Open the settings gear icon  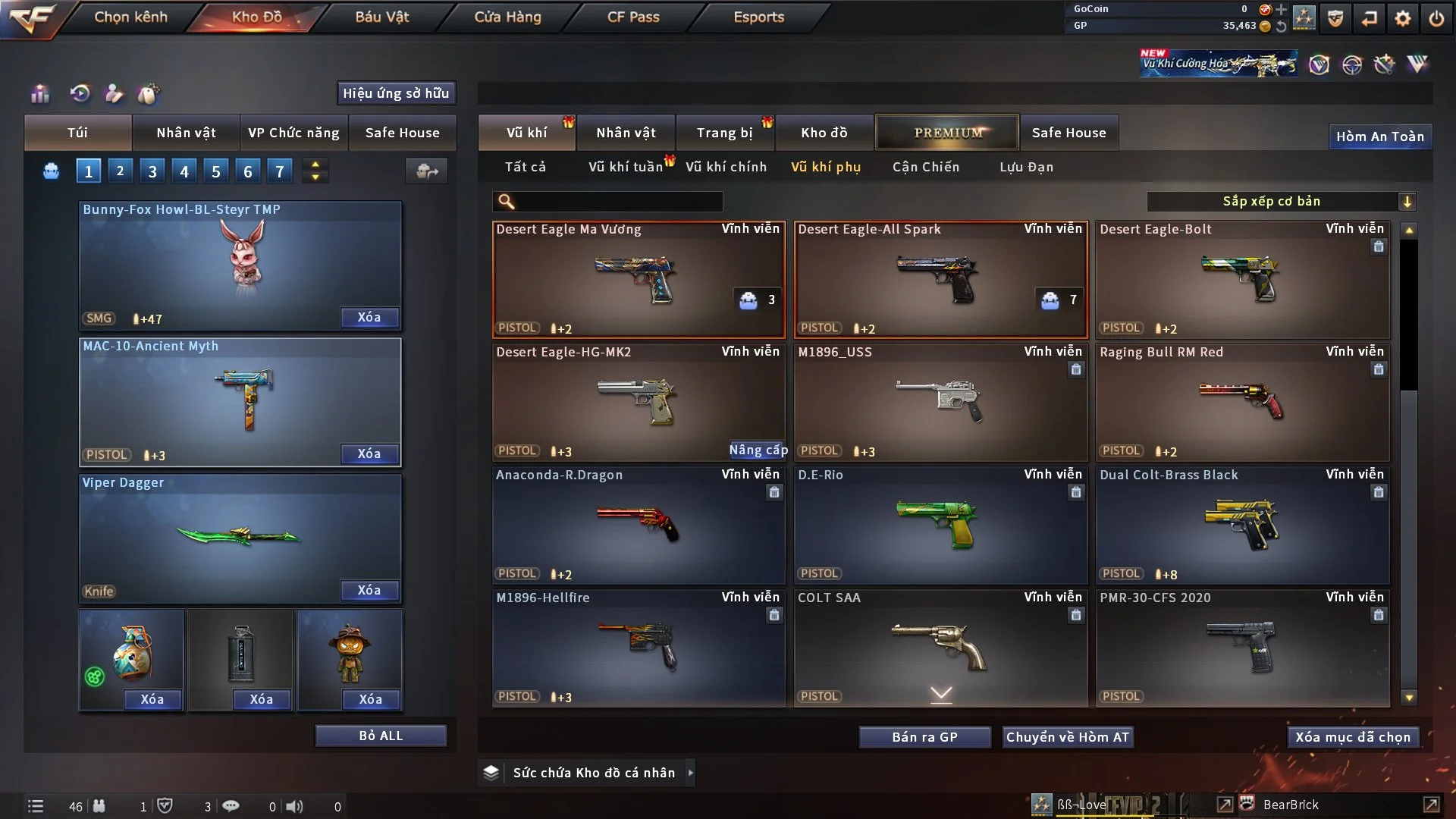1403,17
